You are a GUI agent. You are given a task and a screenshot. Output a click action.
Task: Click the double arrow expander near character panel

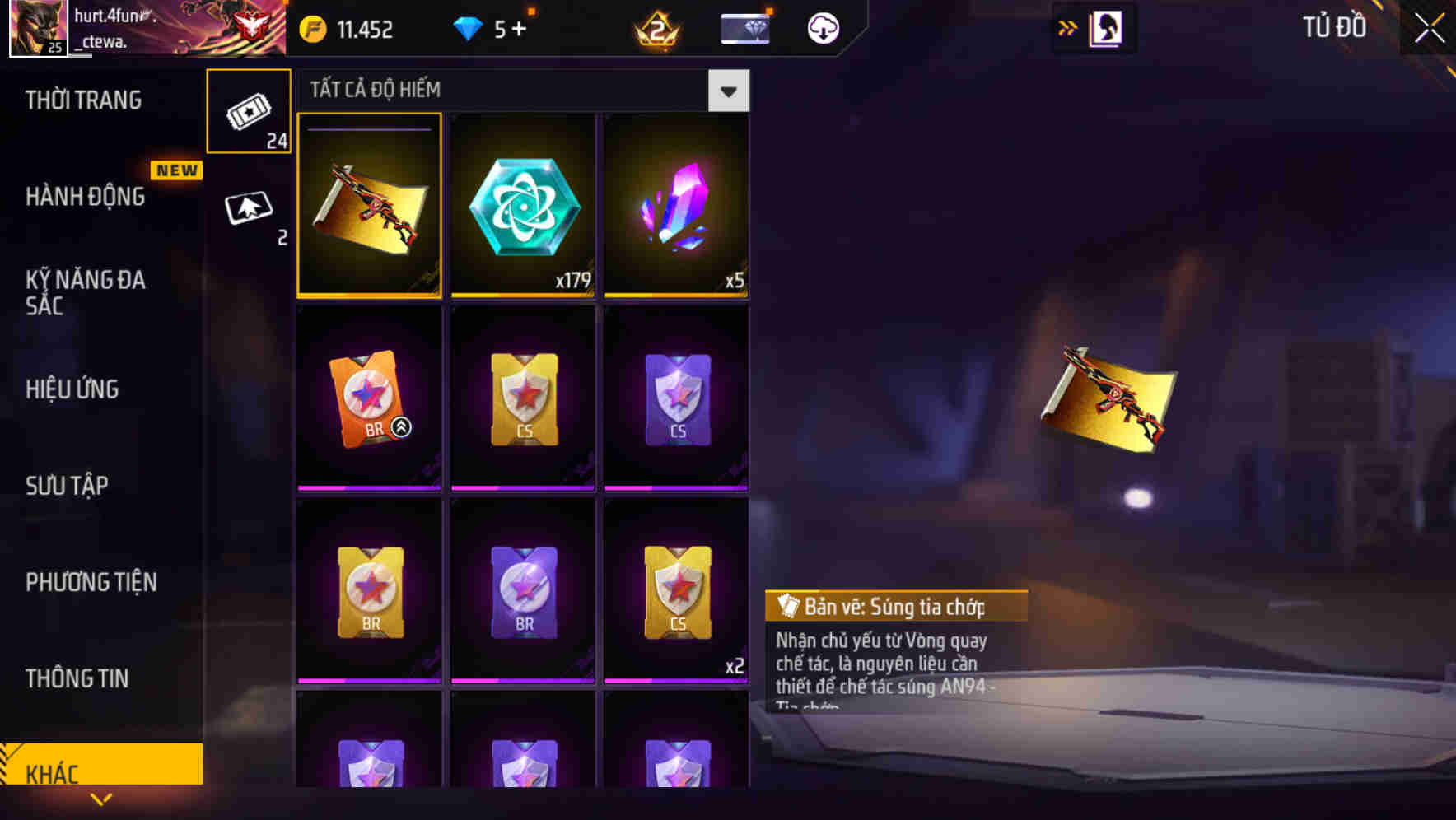click(1067, 26)
